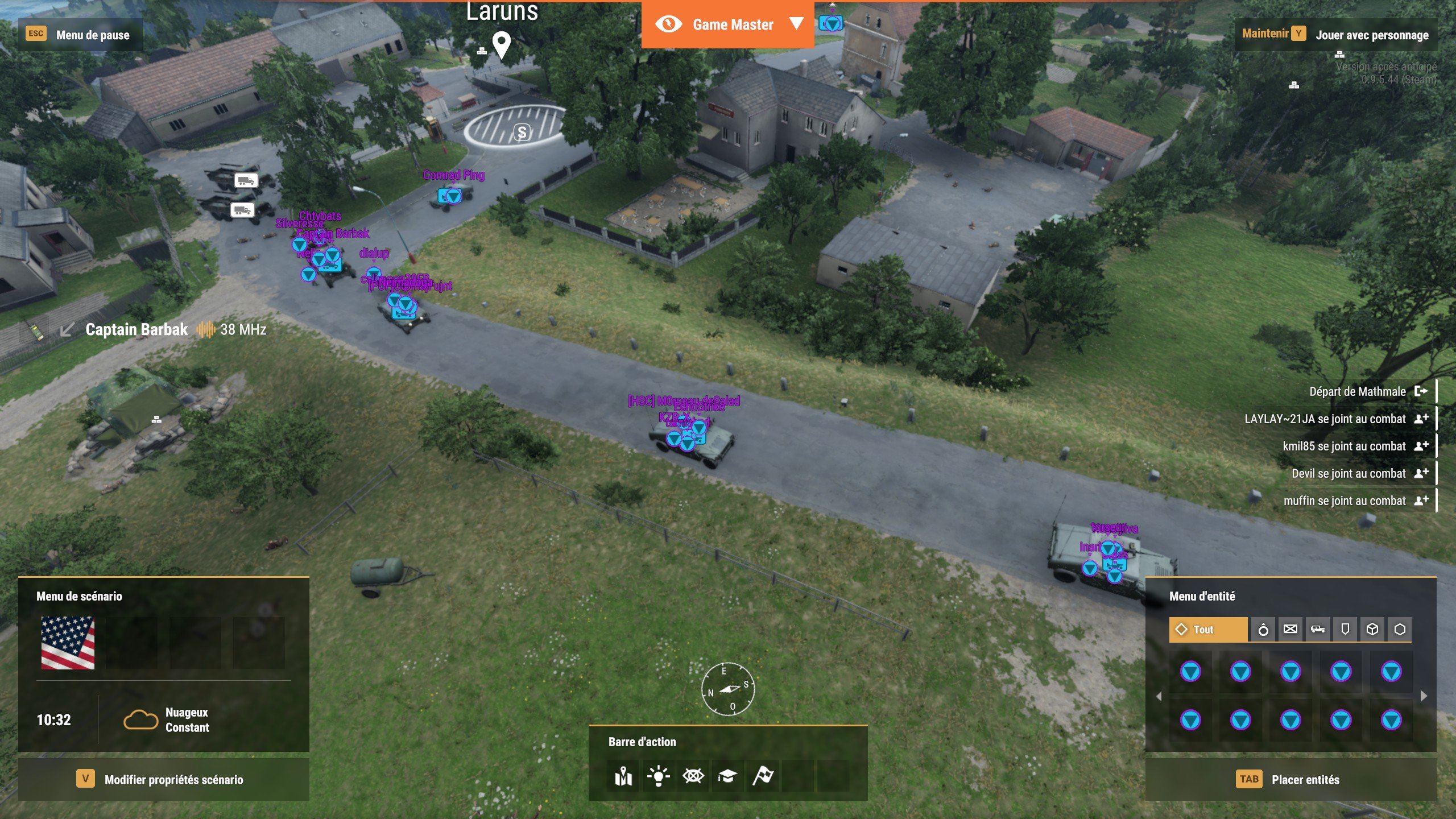Open the map action in the action bar
Viewport: 1456px width, 819px height.
[623, 776]
